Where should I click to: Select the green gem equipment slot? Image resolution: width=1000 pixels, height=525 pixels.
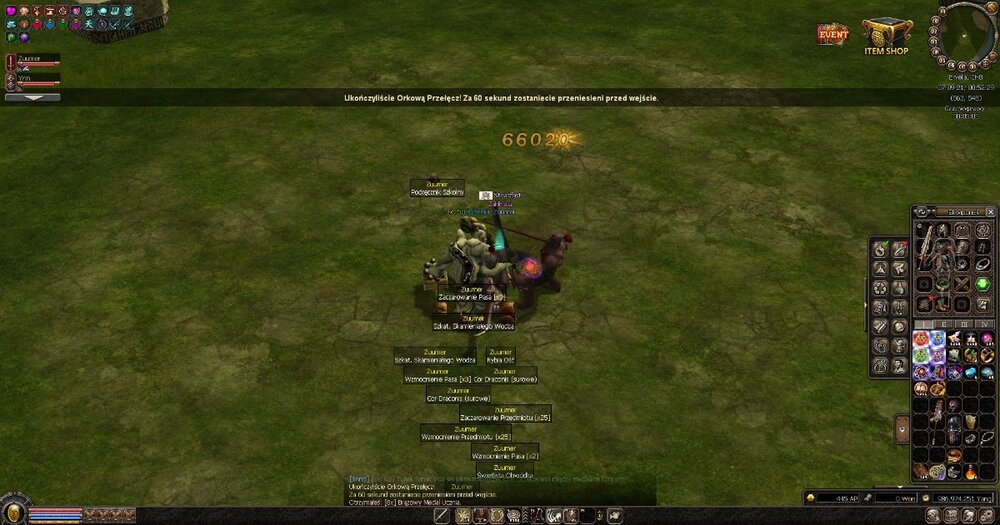tap(981, 284)
